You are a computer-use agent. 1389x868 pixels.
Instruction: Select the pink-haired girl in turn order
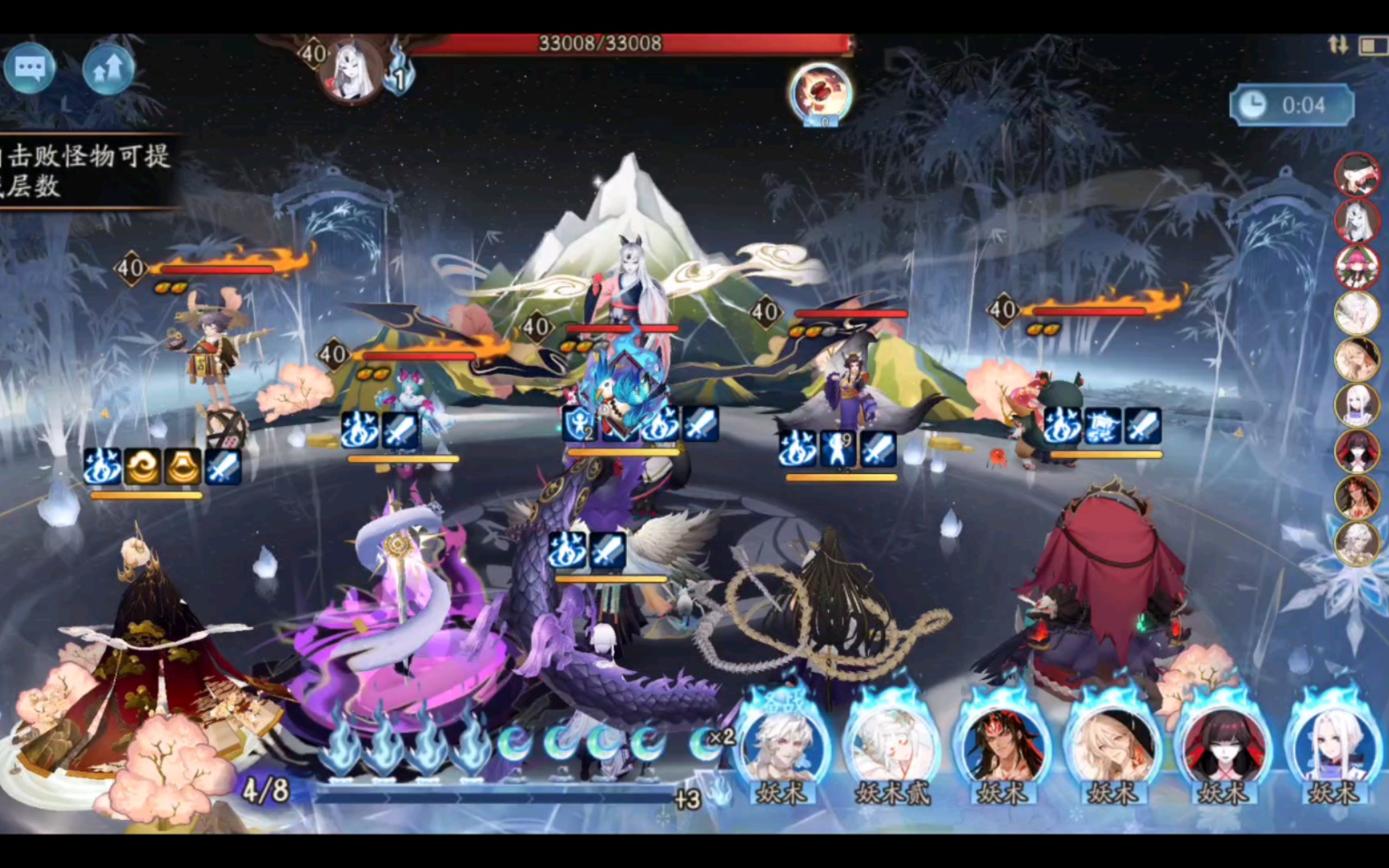1357,266
